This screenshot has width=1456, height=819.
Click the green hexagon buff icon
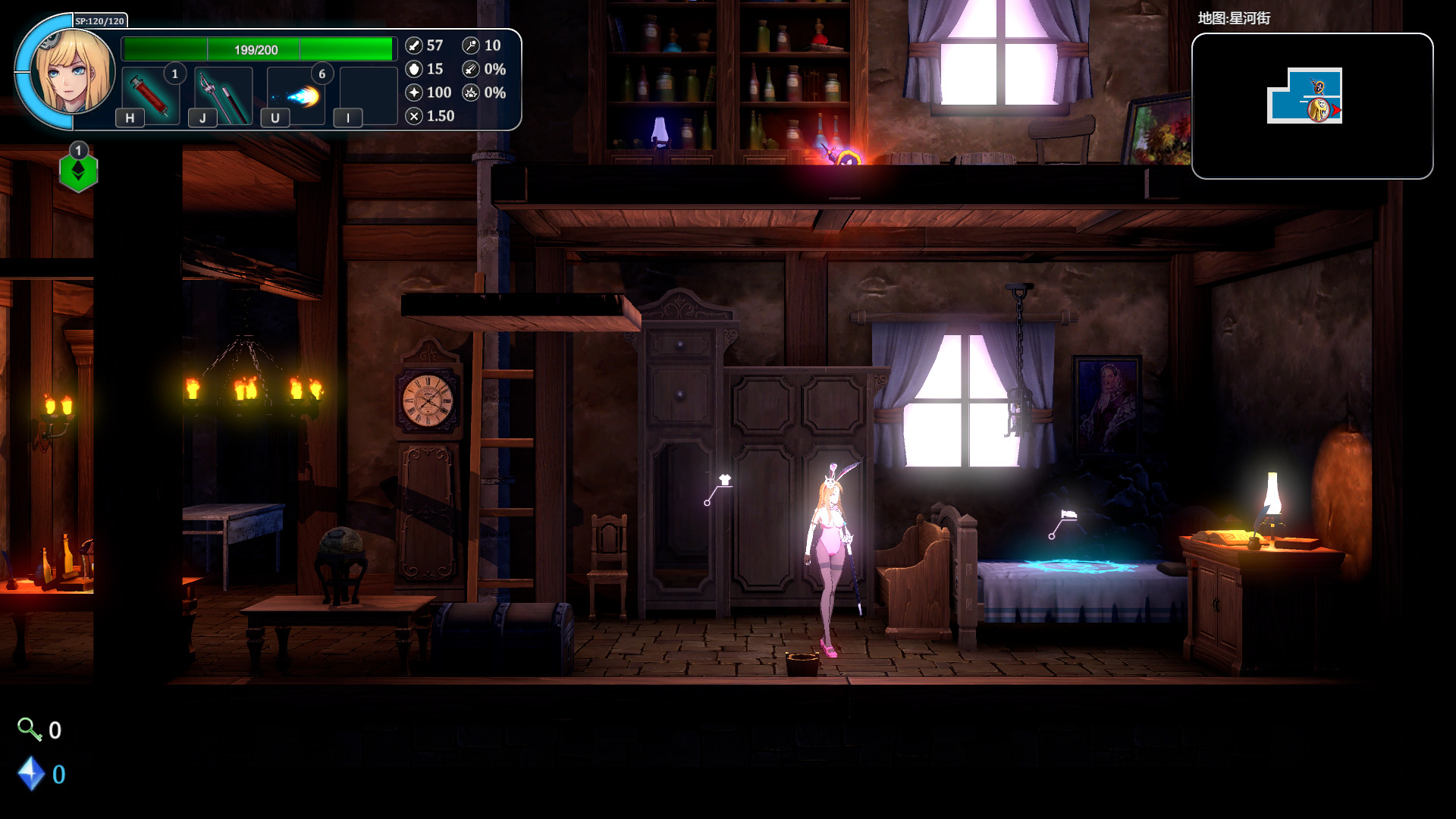click(x=79, y=172)
